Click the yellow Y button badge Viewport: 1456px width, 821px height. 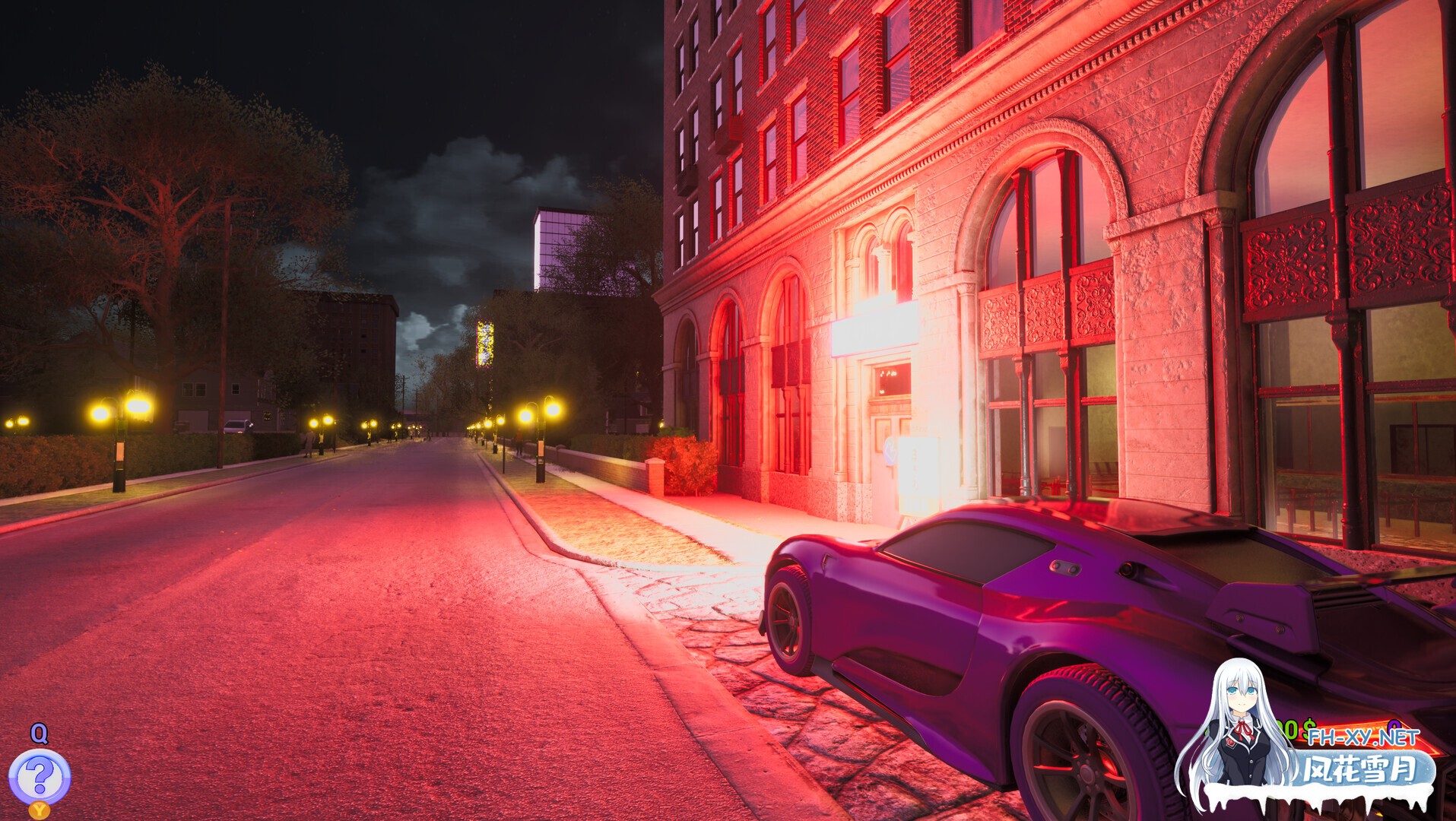point(39,810)
